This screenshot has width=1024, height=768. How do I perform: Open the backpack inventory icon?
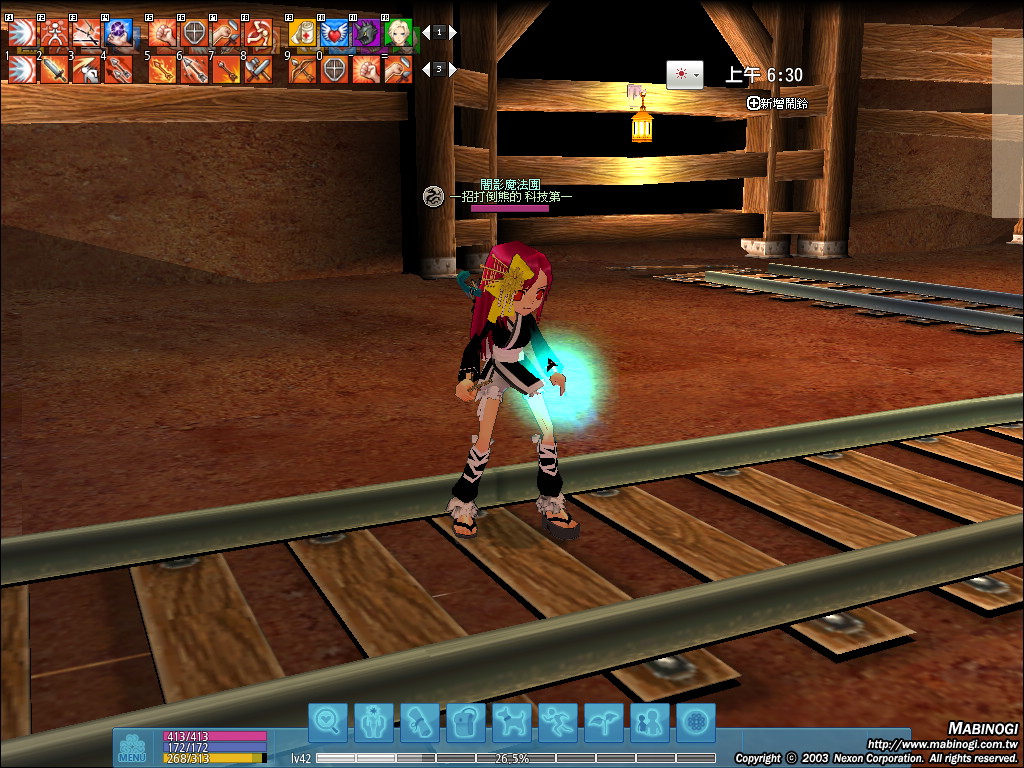pos(466,719)
